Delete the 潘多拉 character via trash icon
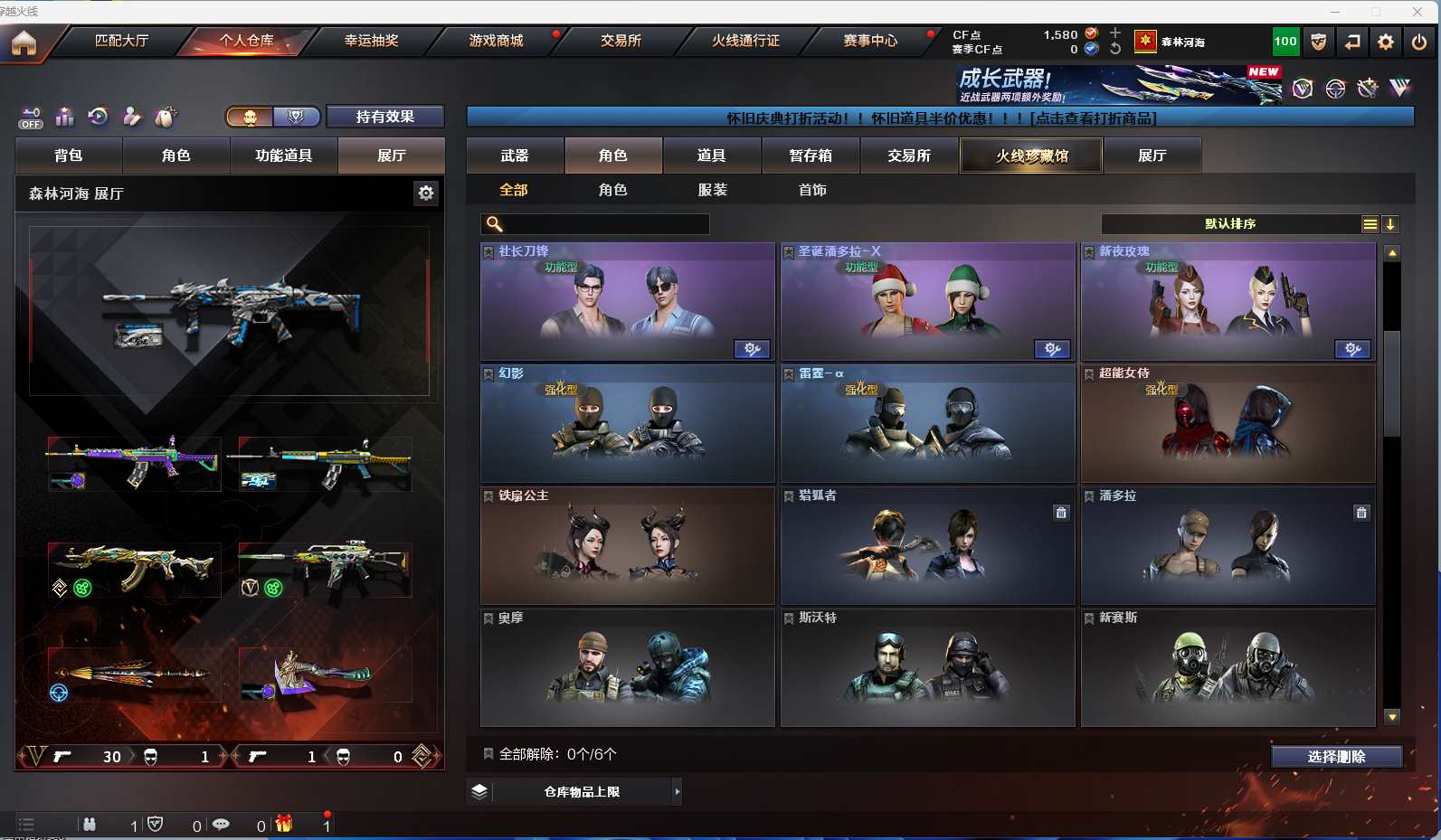Viewport: 1441px width, 840px height. pos(1361,513)
